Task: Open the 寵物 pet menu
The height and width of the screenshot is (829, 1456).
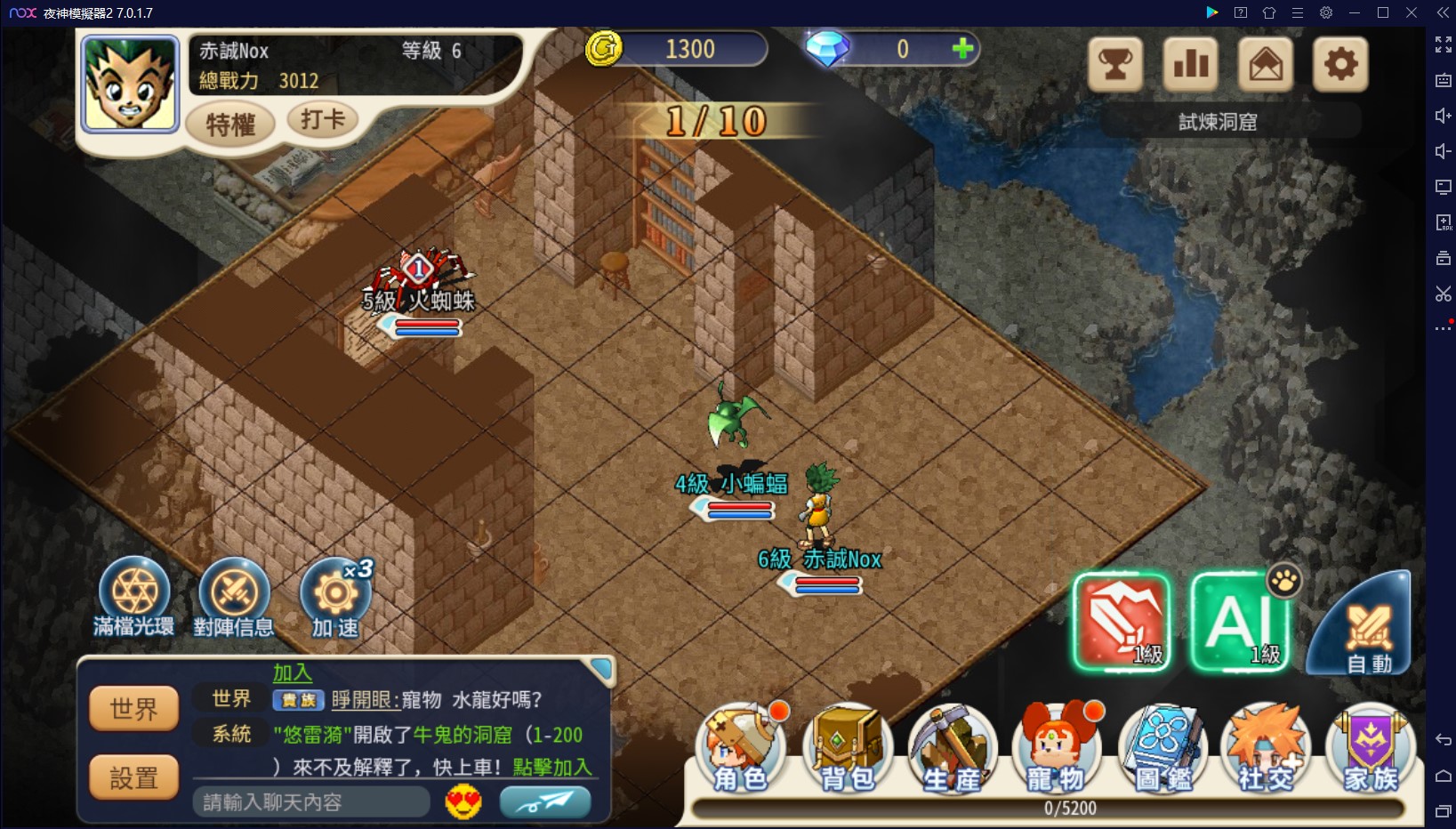Action: 1056,748
